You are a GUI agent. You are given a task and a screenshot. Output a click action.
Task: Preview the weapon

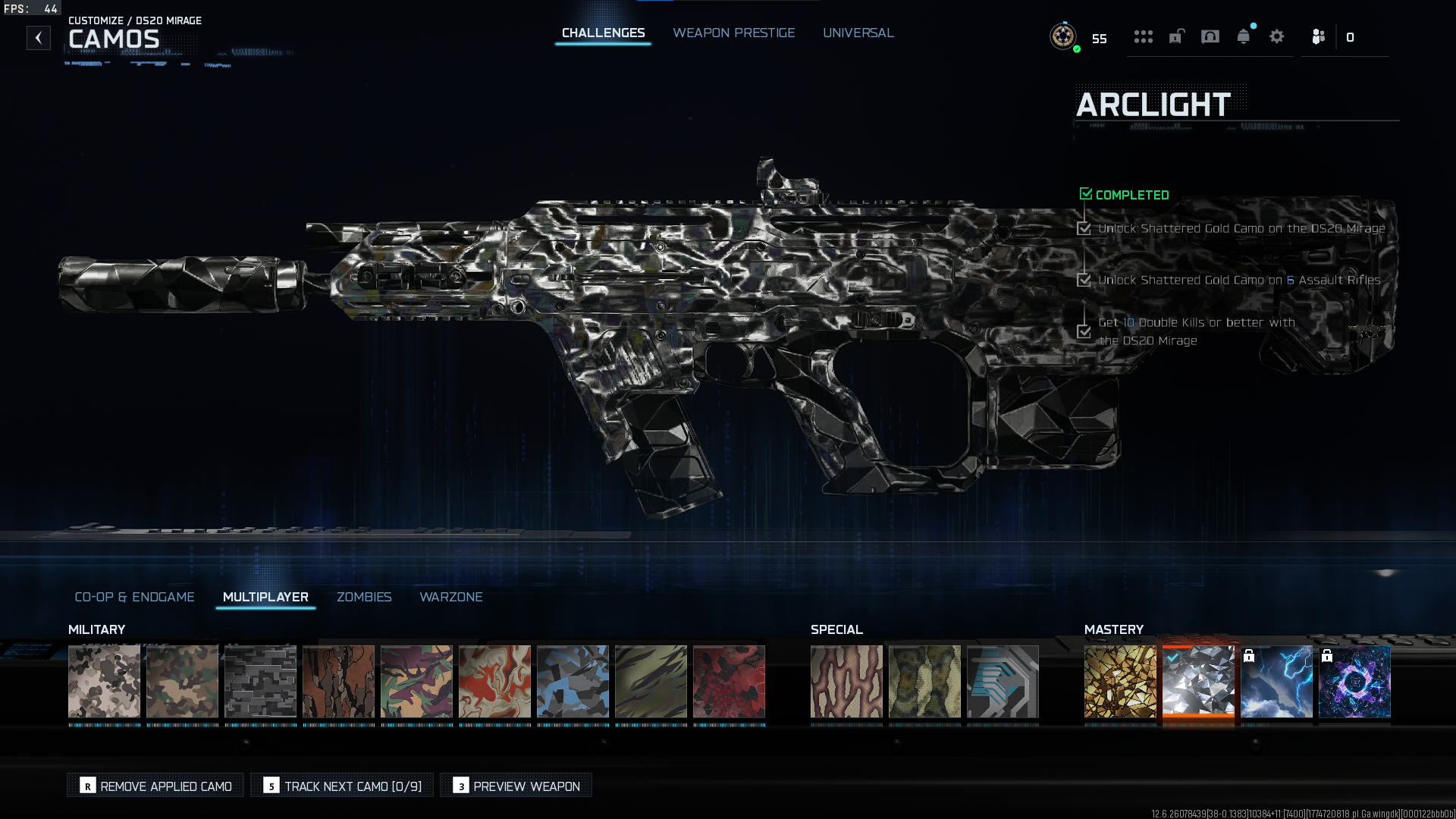click(516, 786)
